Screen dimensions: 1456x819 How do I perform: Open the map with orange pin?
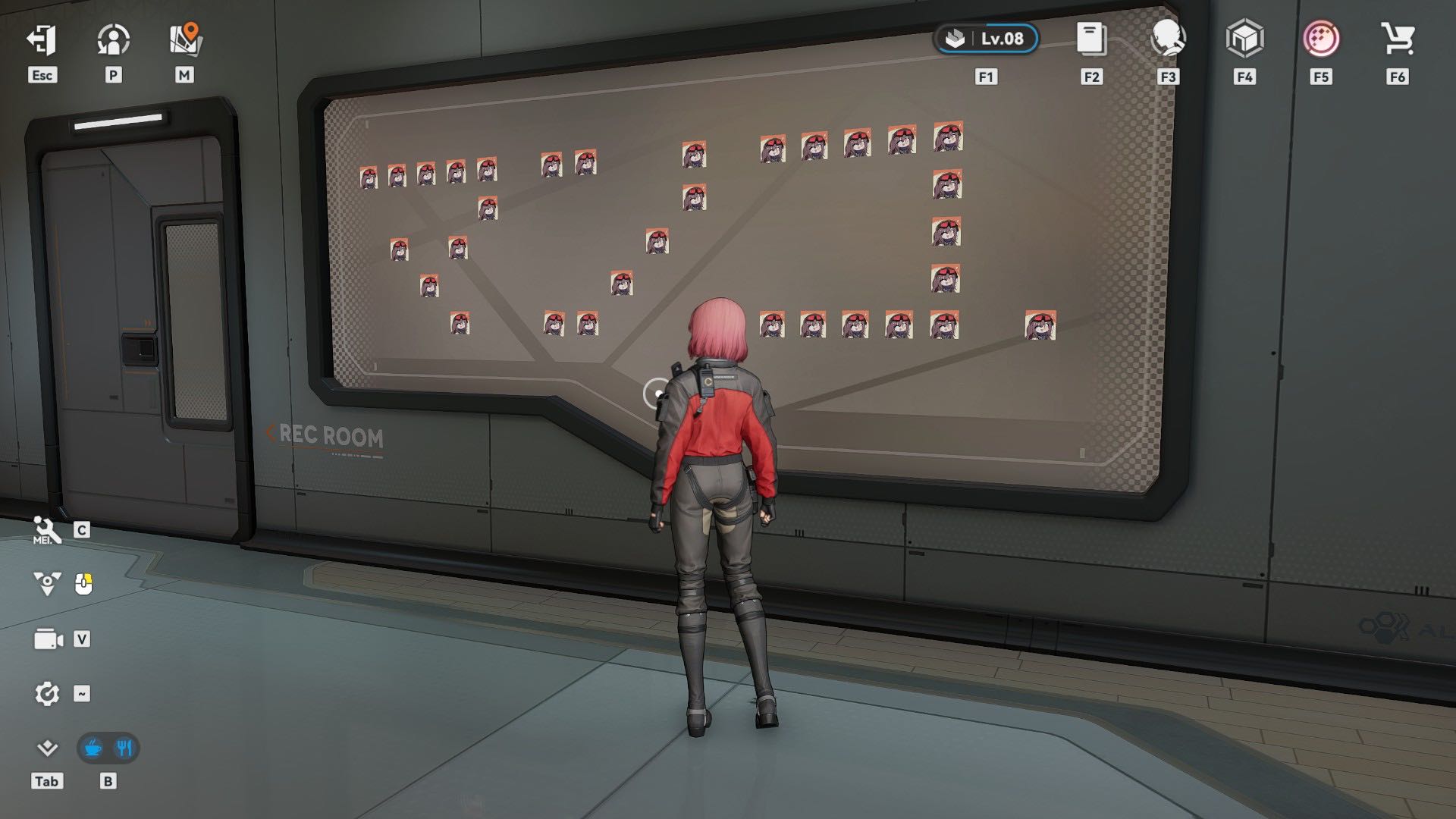pos(184,40)
